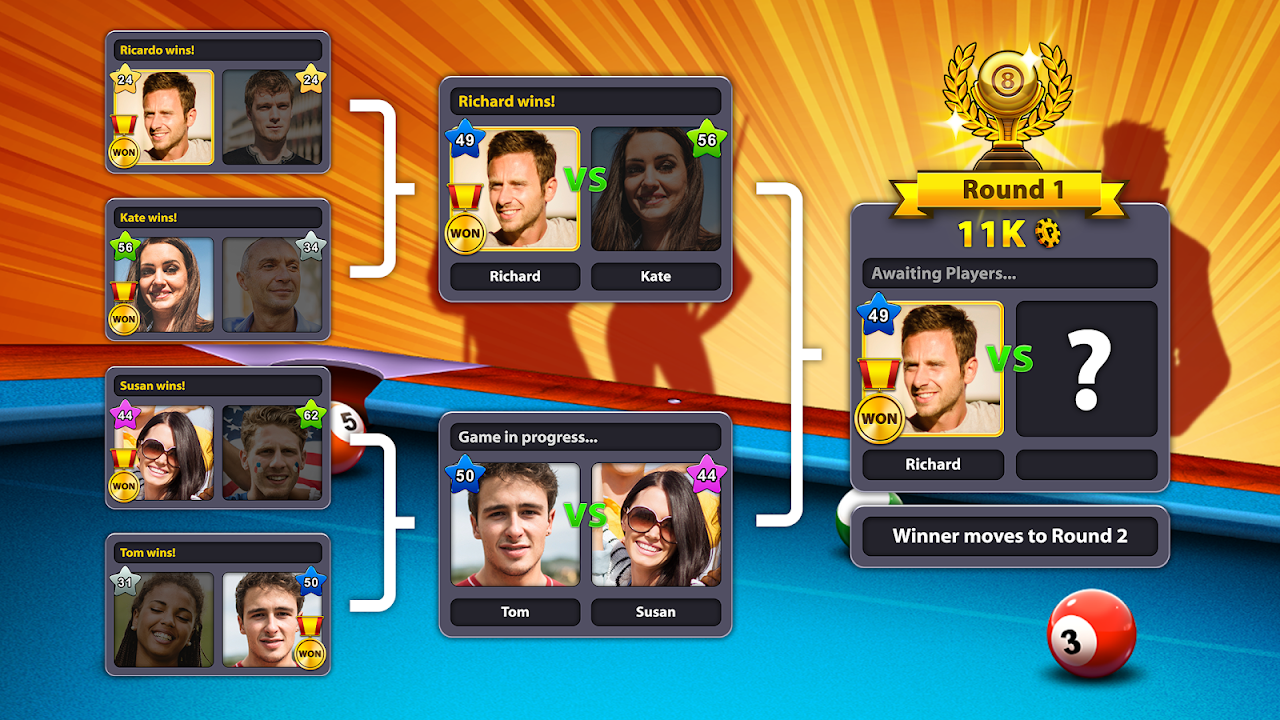Click Ricardo's WON medal on his card

[x=122, y=151]
